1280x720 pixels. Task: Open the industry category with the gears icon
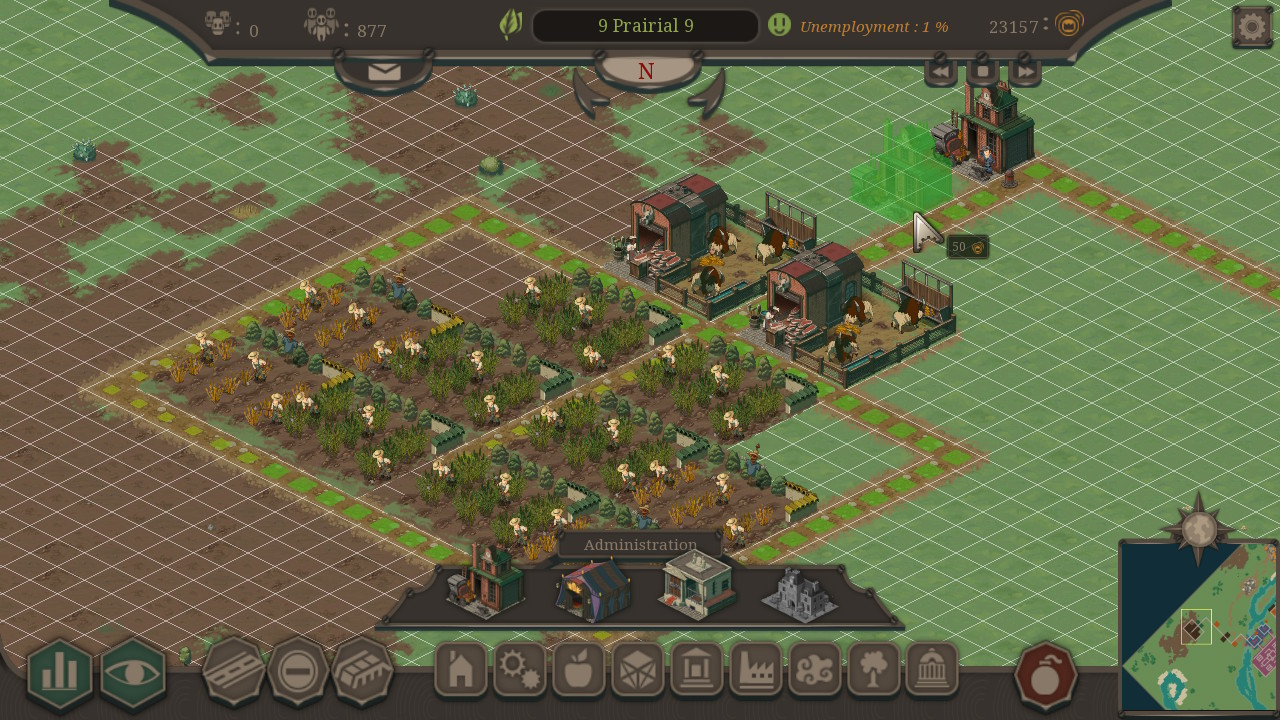coord(520,672)
